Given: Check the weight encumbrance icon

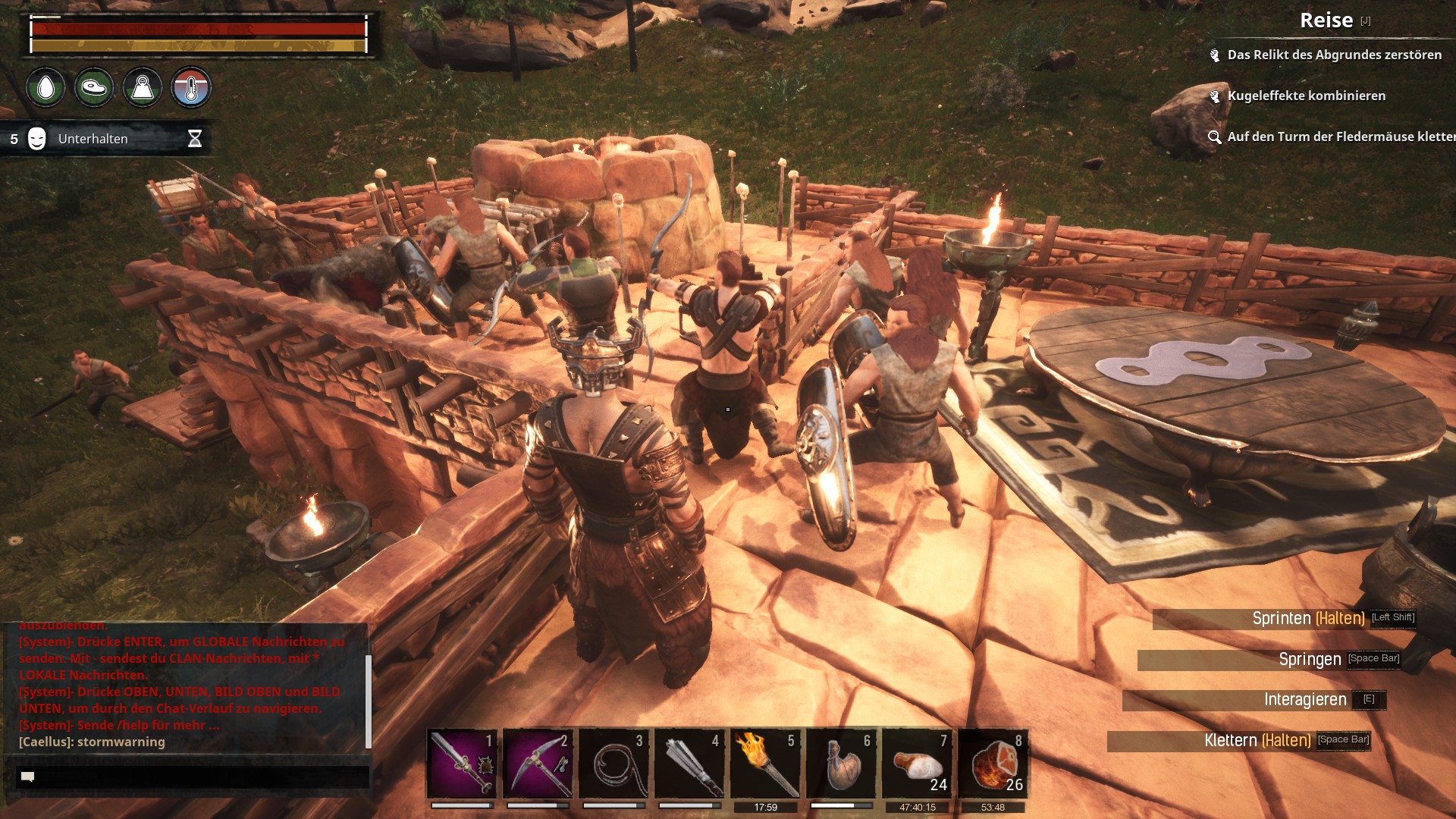Looking at the screenshot, I should click(x=143, y=88).
